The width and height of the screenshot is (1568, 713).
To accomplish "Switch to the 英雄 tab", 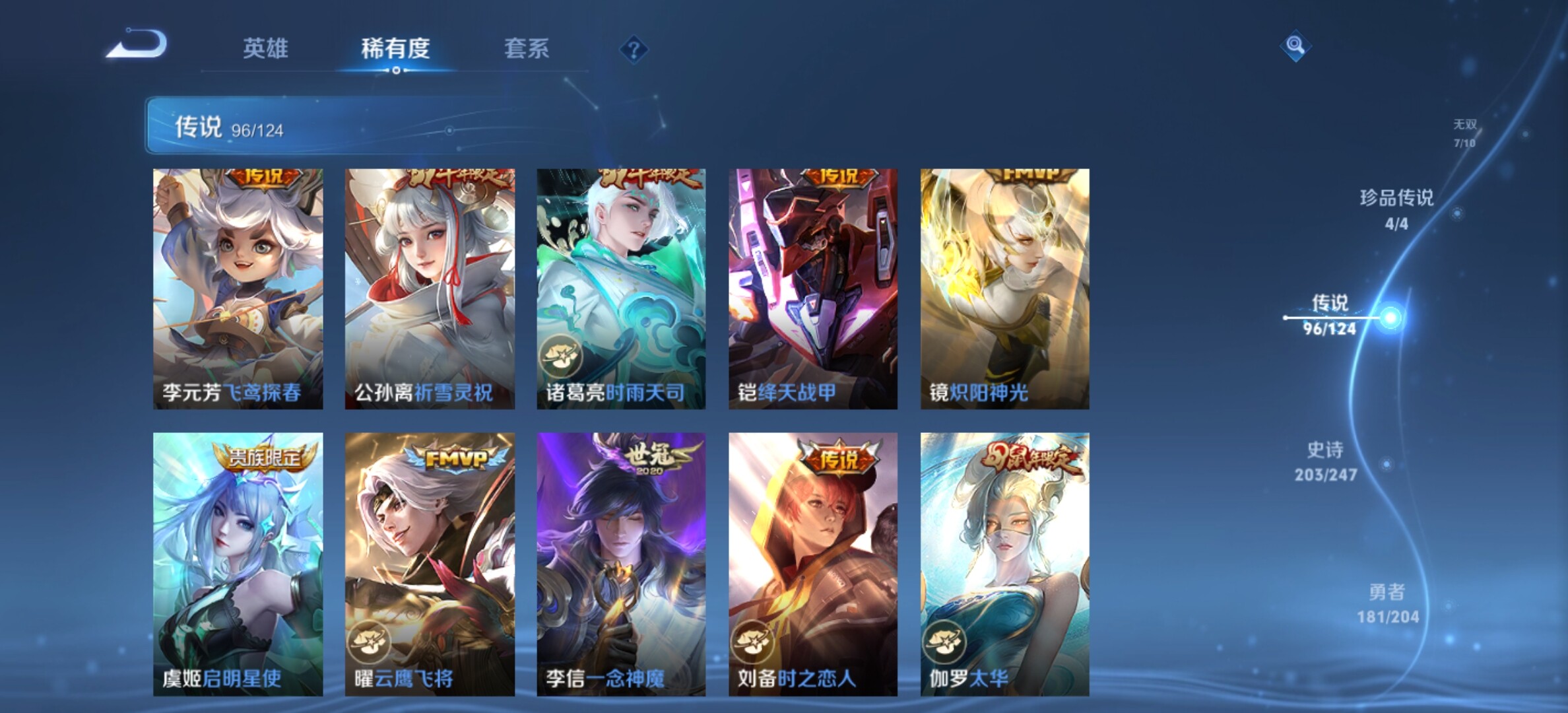I will click(265, 49).
